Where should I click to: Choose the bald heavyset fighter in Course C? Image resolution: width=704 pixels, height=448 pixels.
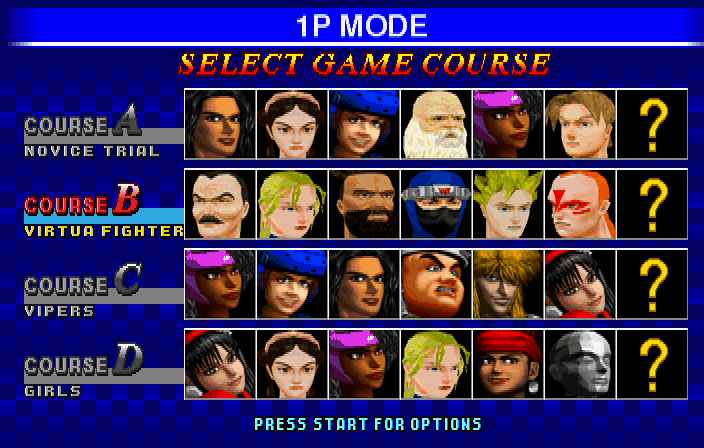[x=435, y=284]
